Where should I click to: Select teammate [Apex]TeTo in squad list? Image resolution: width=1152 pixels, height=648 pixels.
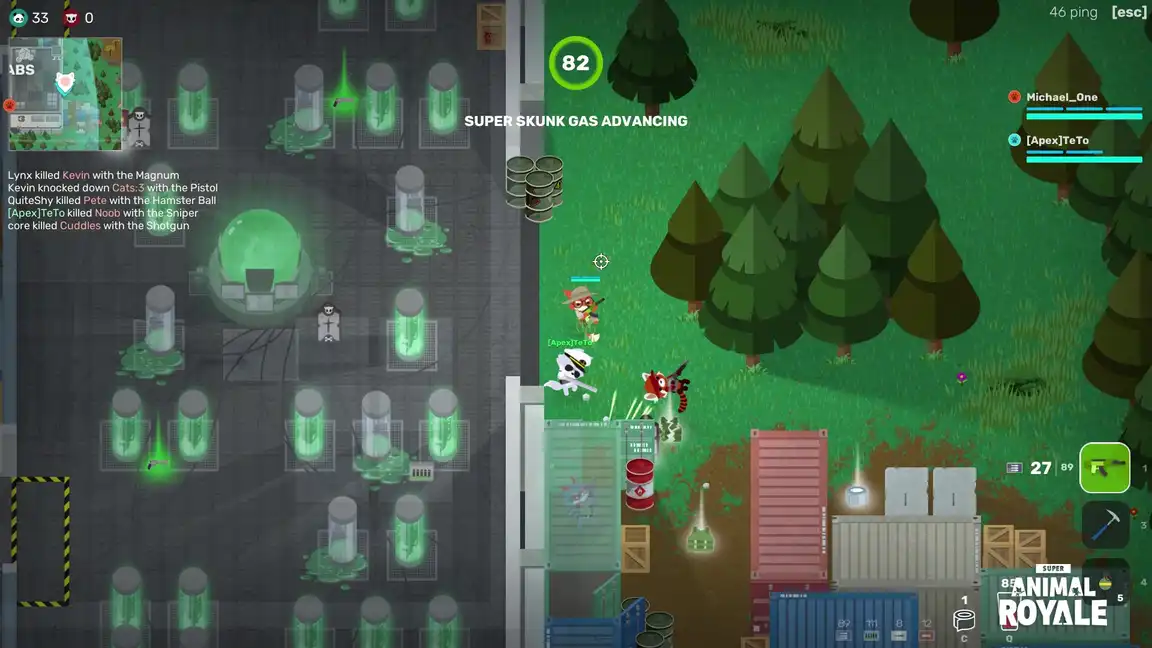point(1057,140)
